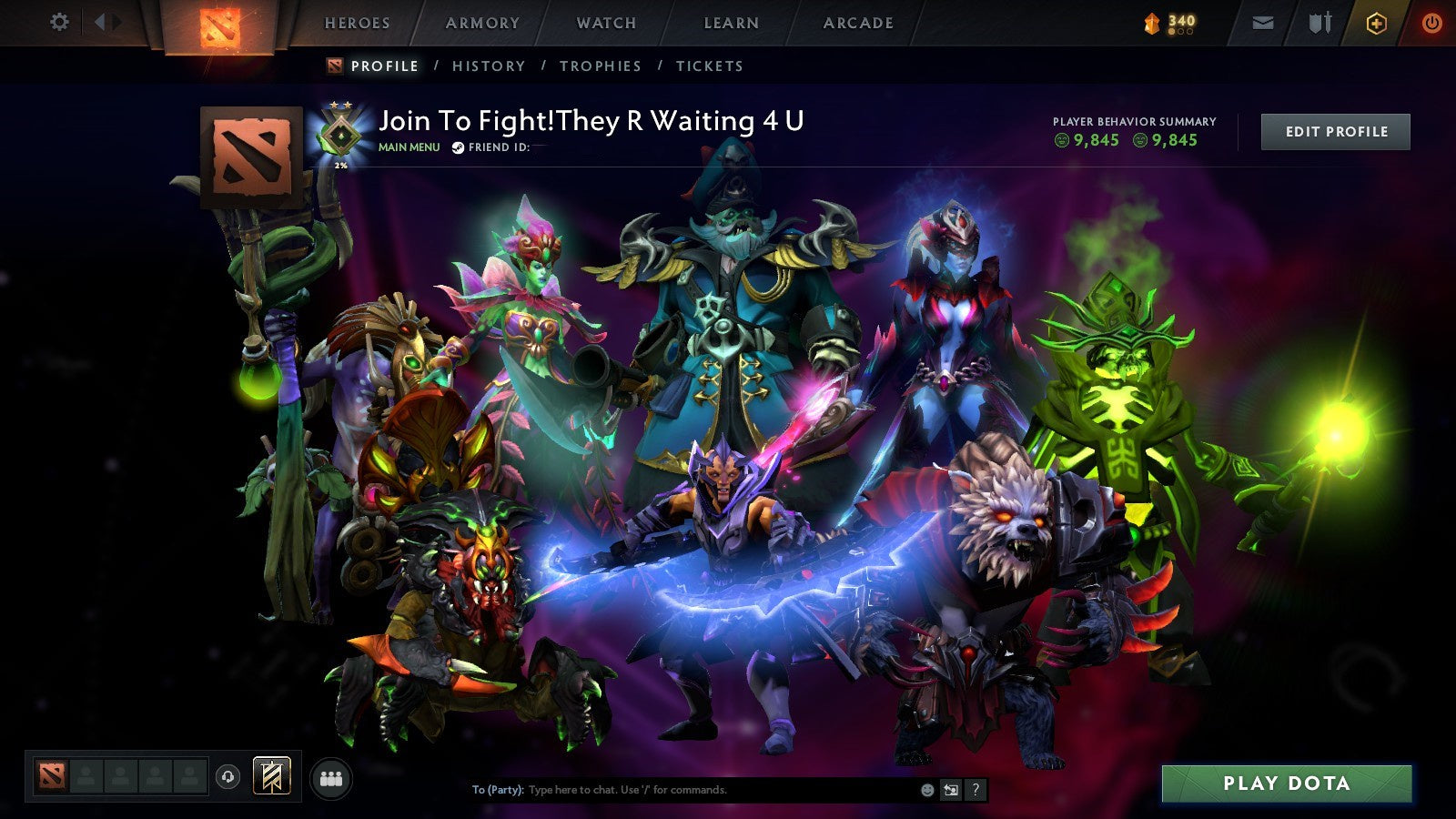The width and height of the screenshot is (1456, 819).
Task: Click the EDIT PROFILE button
Action: [x=1335, y=131]
